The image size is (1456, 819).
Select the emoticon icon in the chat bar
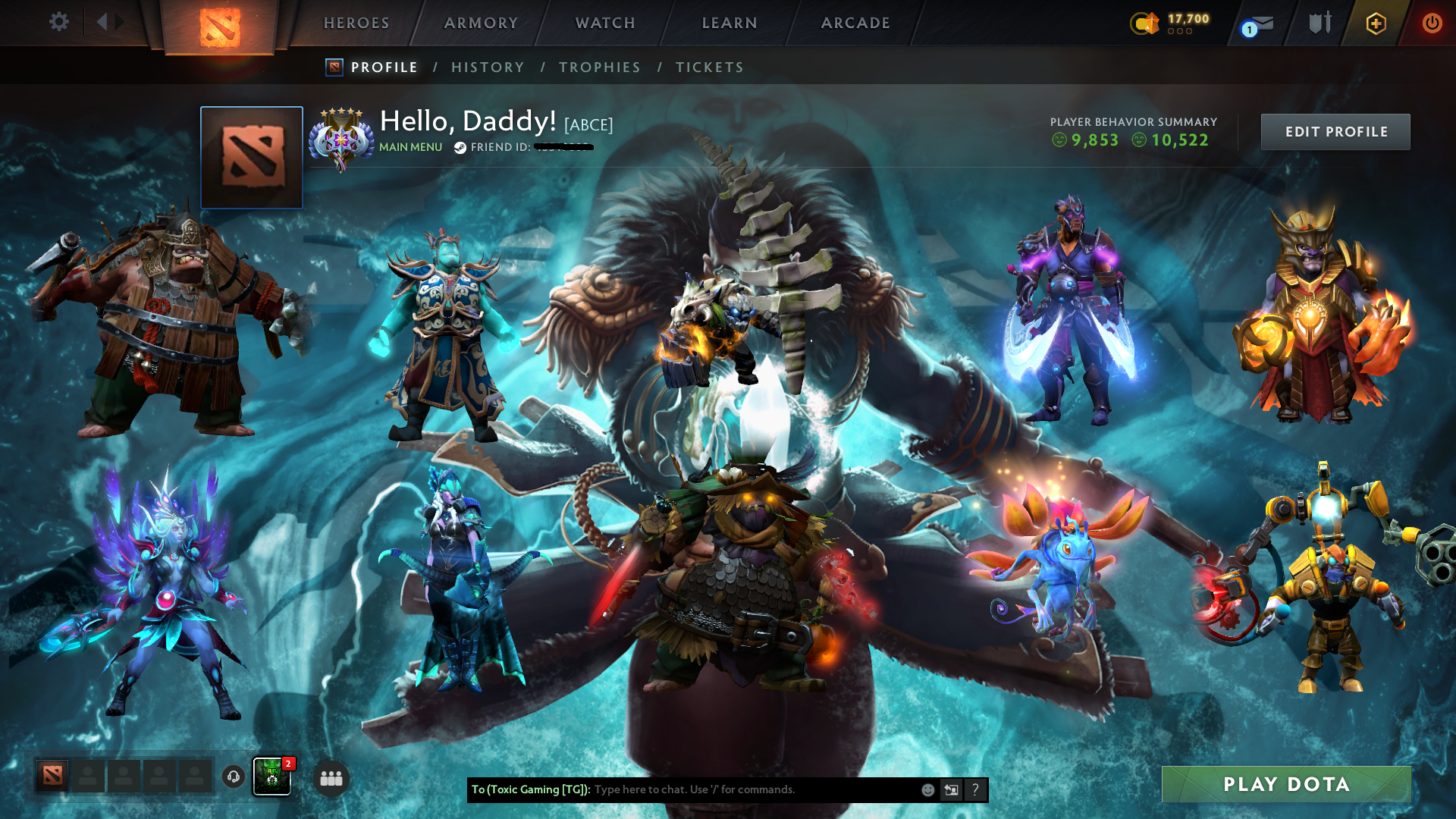point(927,789)
